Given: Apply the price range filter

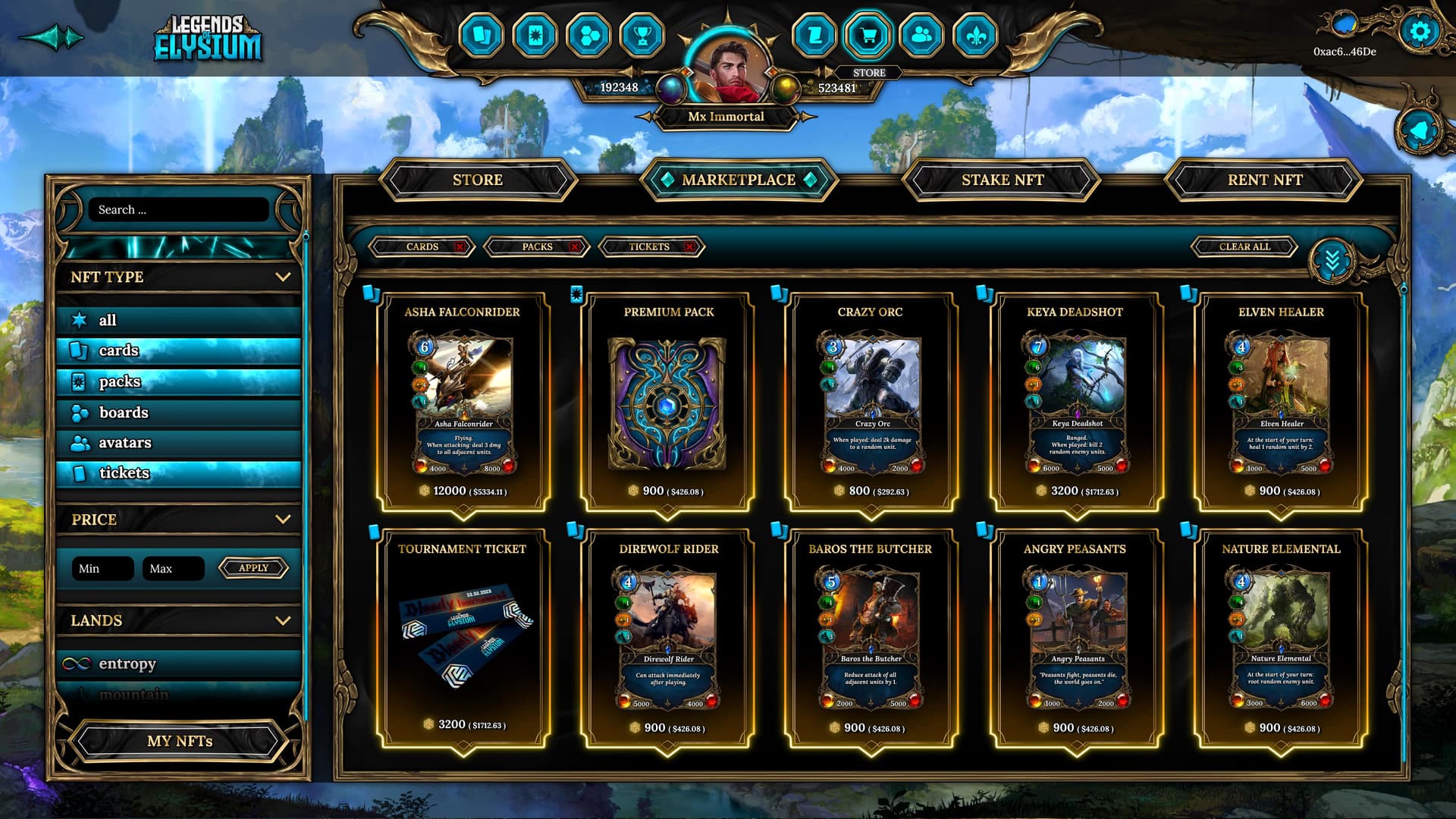Looking at the screenshot, I should coord(253,568).
